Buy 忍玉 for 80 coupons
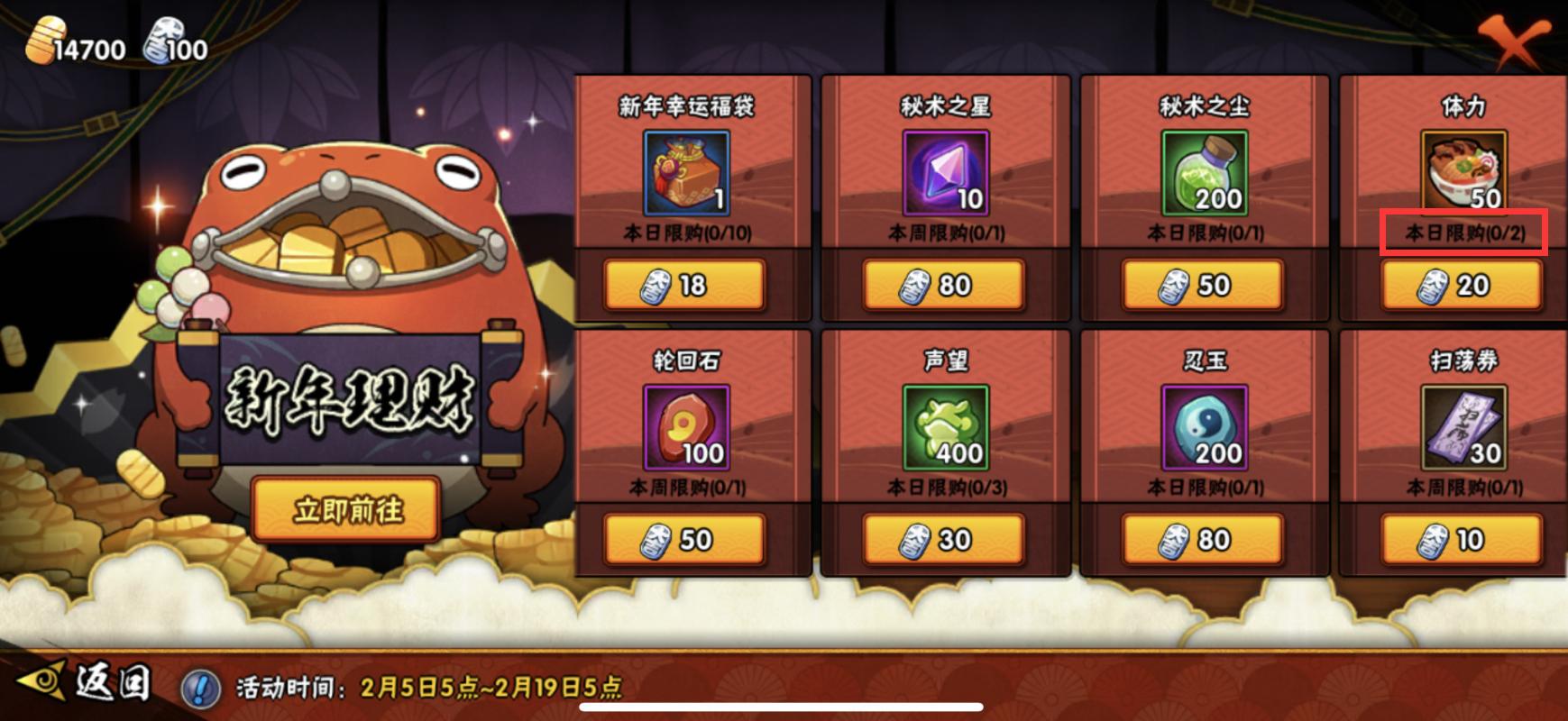 click(x=1199, y=540)
